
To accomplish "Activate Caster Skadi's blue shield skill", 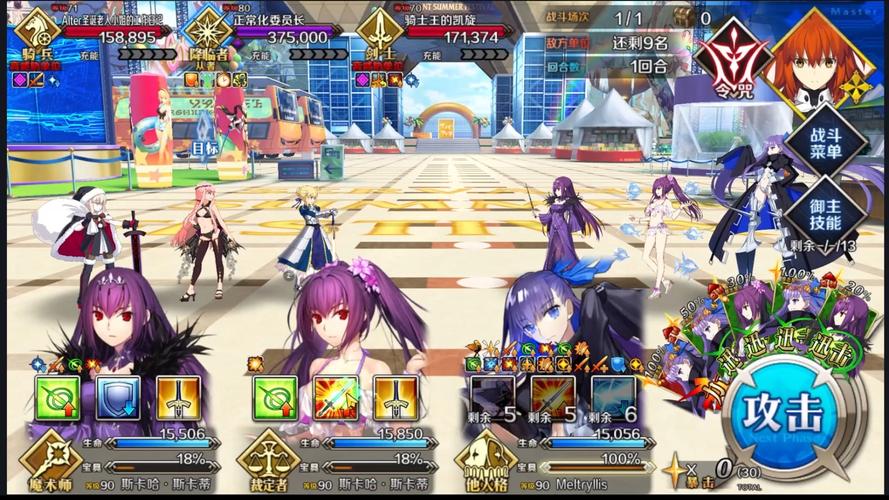I will [x=118, y=397].
